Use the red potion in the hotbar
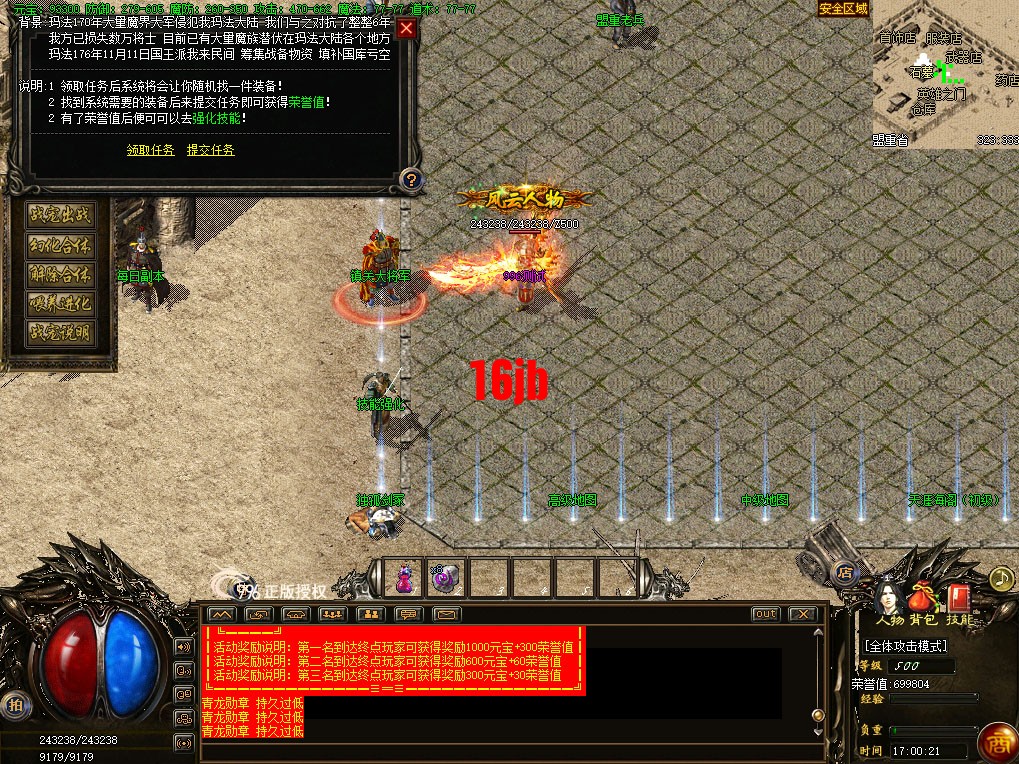 pos(404,578)
